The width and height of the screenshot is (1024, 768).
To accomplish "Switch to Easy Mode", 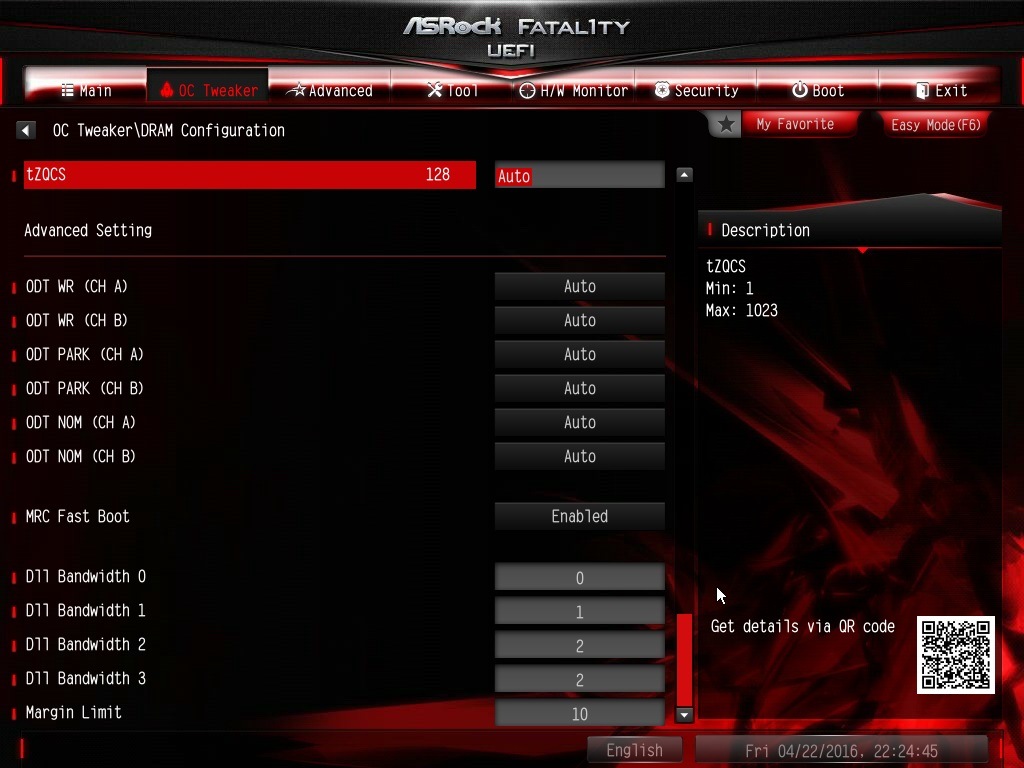I will [935, 125].
